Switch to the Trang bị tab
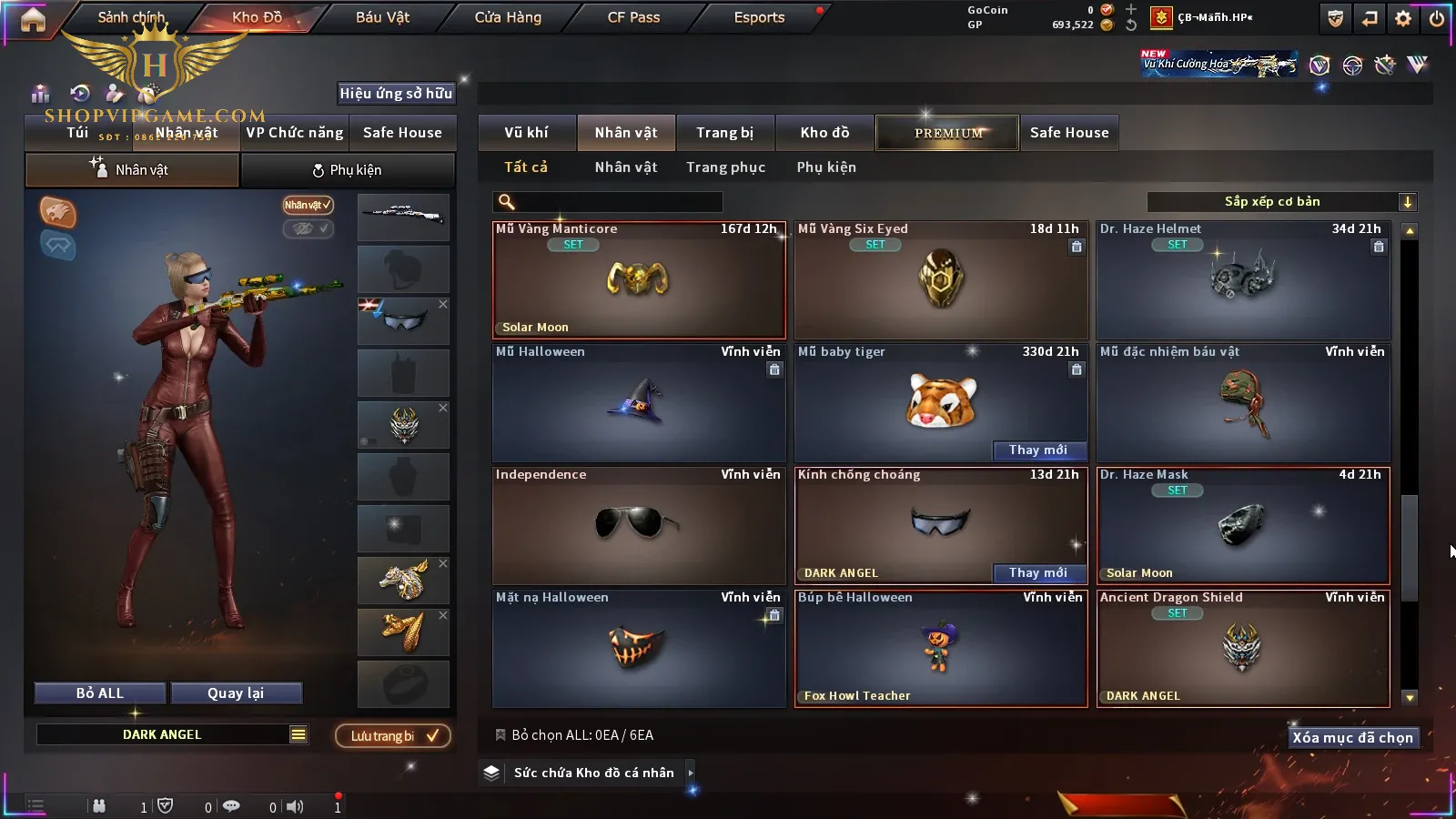Image resolution: width=1456 pixels, height=819 pixels. (724, 133)
